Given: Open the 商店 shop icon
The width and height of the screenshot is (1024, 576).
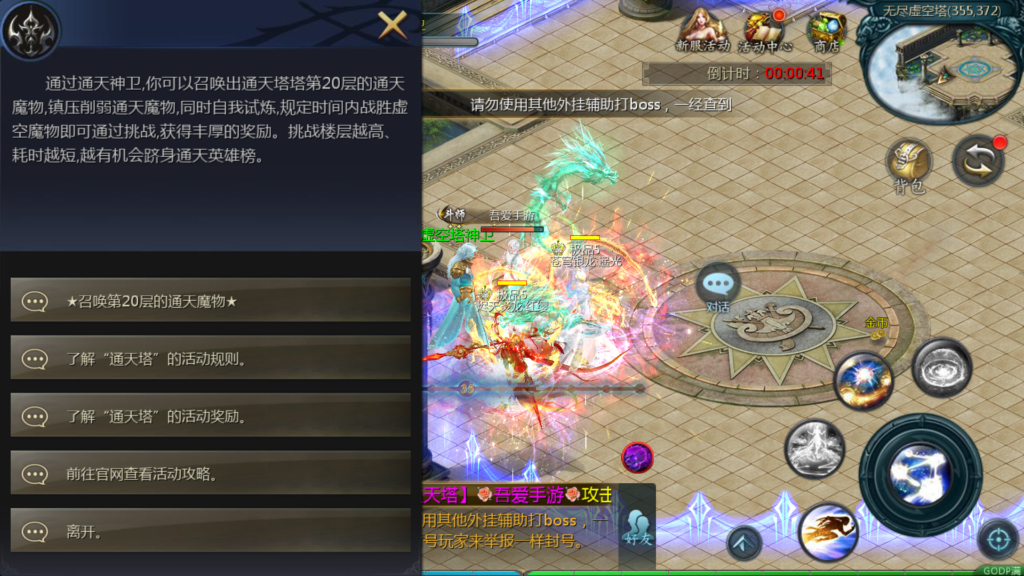Looking at the screenshot, I should (x=826, y=30).
